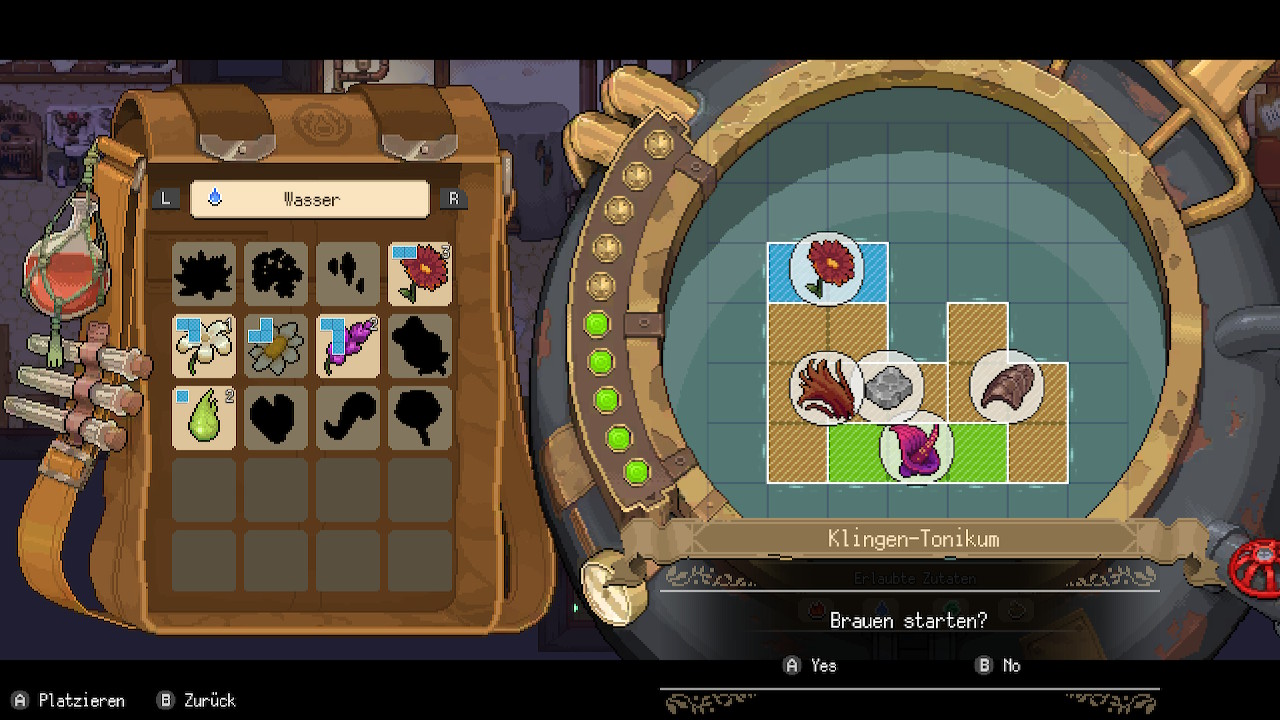Viewport: 1280px width, 720px height.
Task: Pick the red flower in the bag
Action: (x=420, y=273)
